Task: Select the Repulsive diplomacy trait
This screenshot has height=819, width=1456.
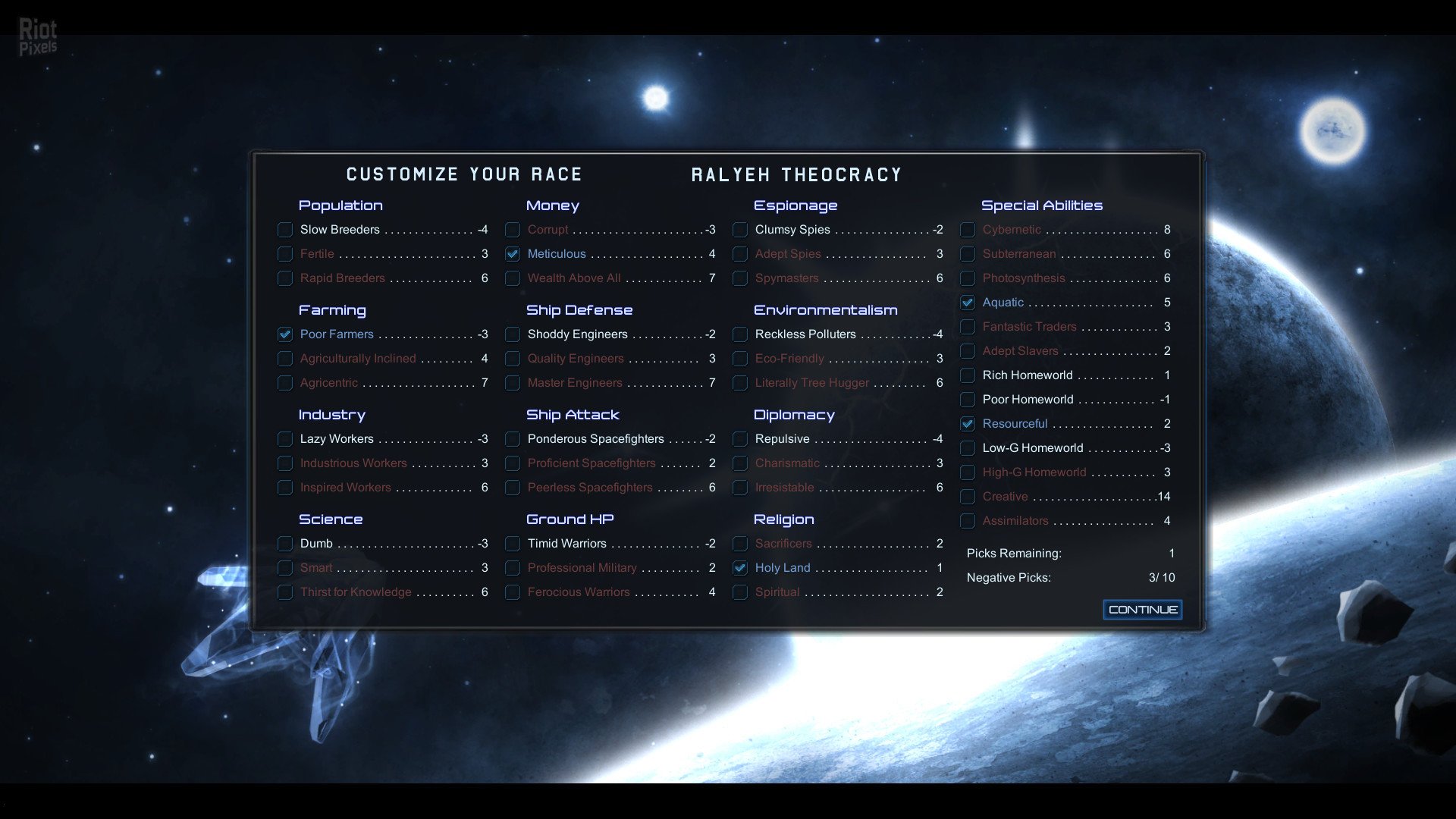Action: tap(740, 439)
